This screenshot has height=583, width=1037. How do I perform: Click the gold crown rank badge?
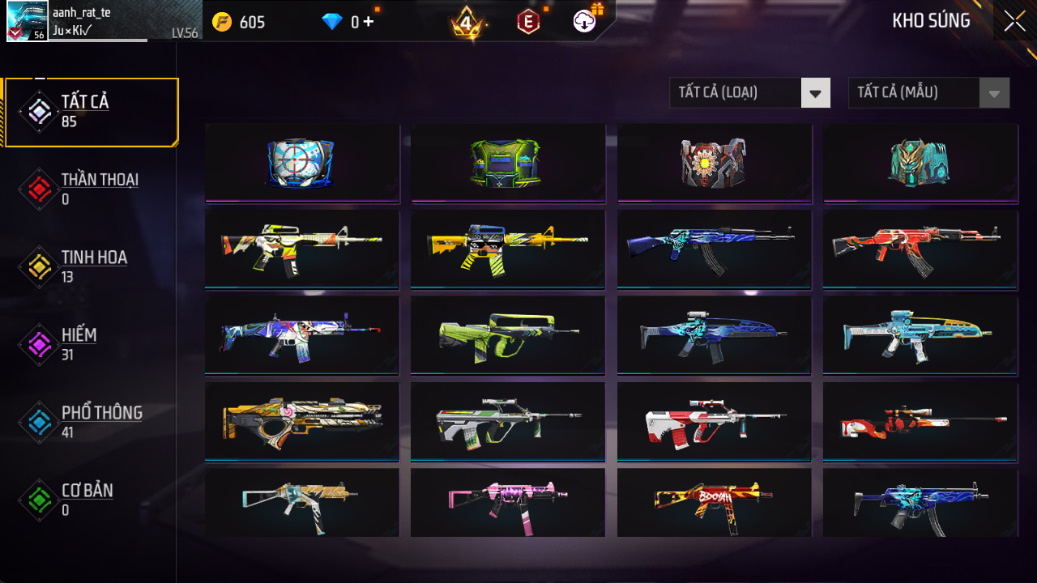pos(466,22)
